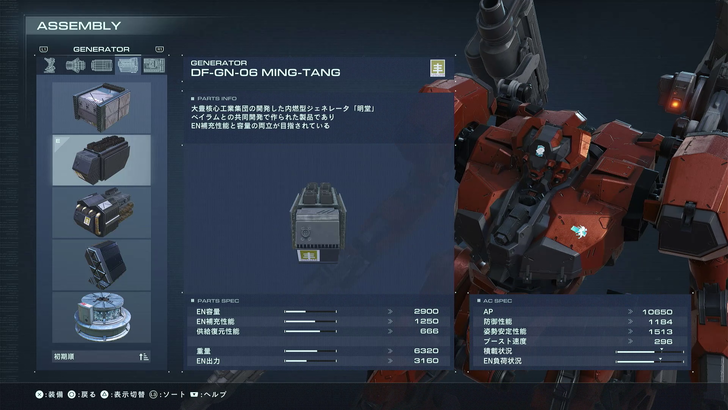Switch to the expansion parts tab
Image resolution: width=728 pixels, height=410 pixels.
(x=152, y=65)
